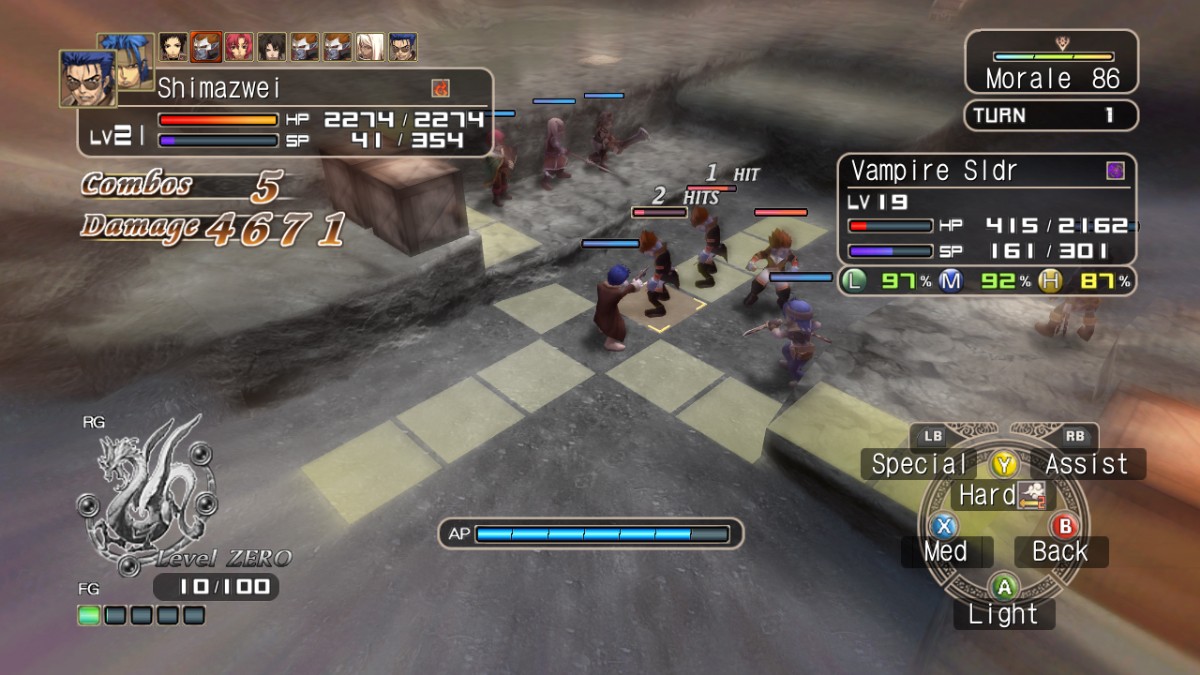Click the purple element icon on Vampire Sldr
1200x675 pixels.
tap(1115, 171)
